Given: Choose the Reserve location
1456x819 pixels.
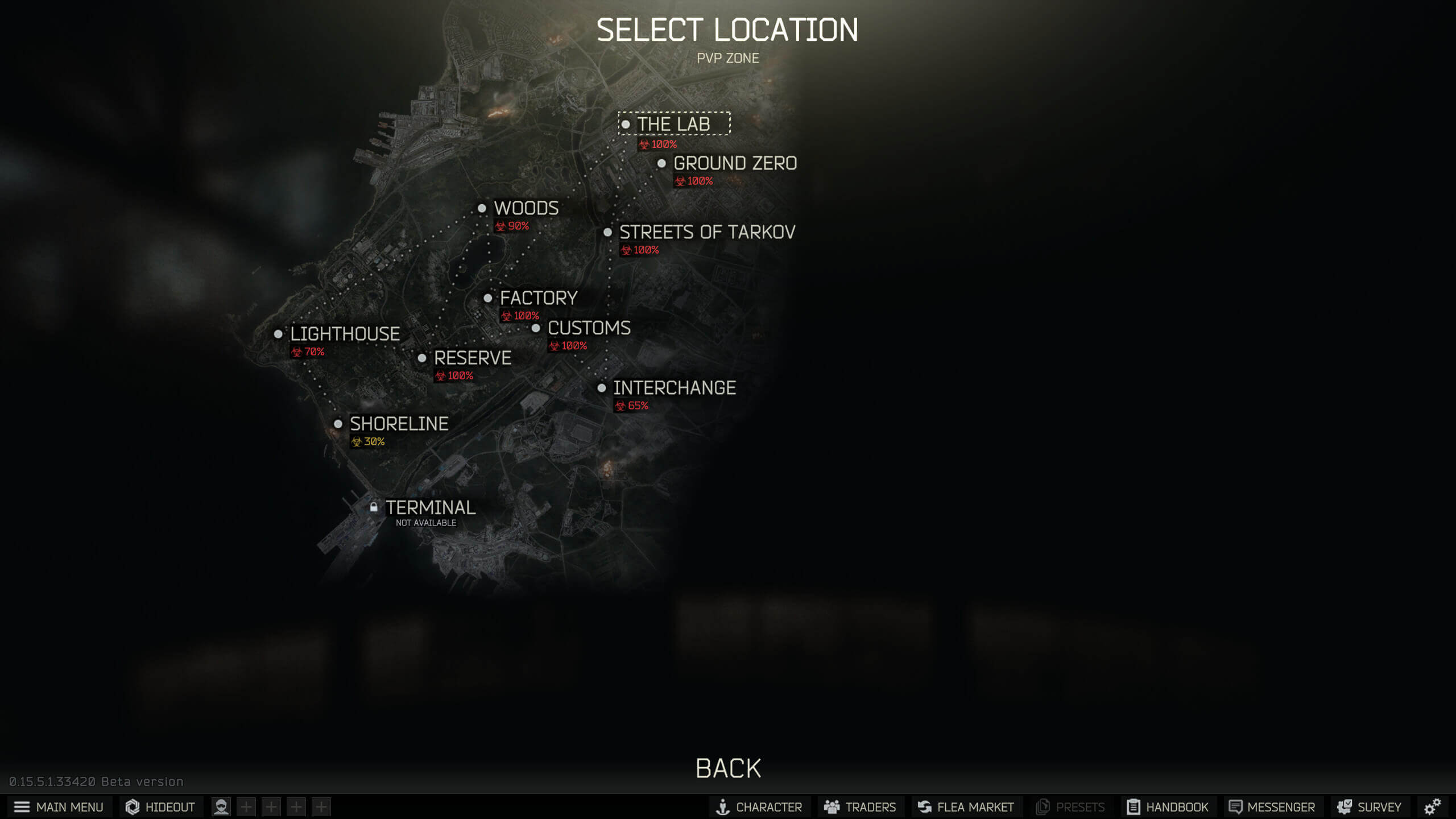Looking at the screenshot, I should click(472, 358).
